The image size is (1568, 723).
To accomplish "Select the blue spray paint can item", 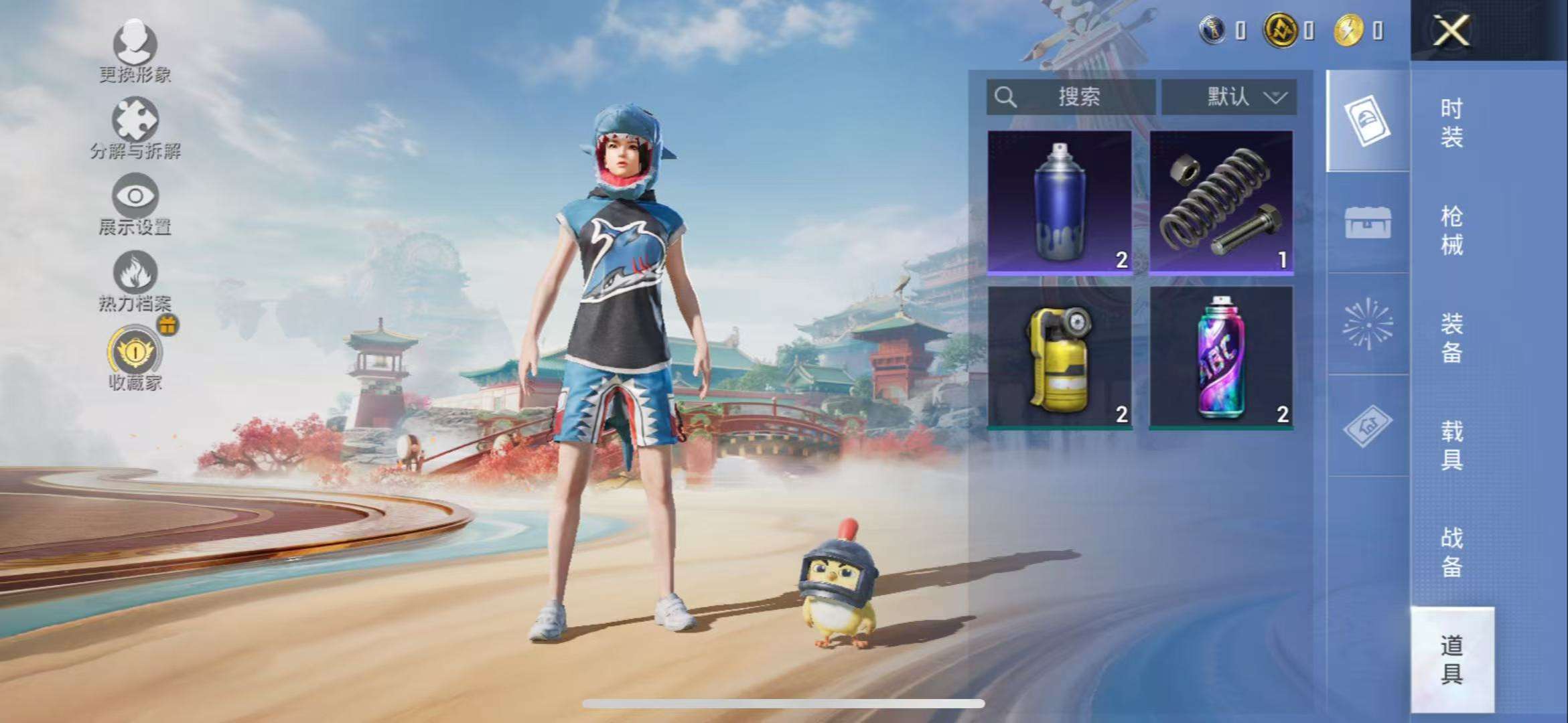I will coord(1060,202).
